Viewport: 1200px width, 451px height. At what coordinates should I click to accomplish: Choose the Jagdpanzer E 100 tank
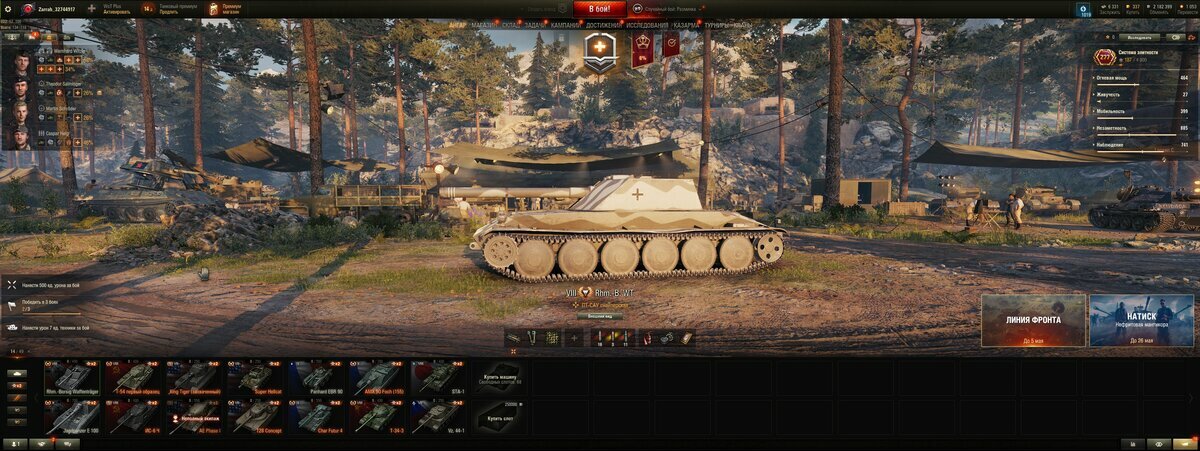[x=72, y=416]
